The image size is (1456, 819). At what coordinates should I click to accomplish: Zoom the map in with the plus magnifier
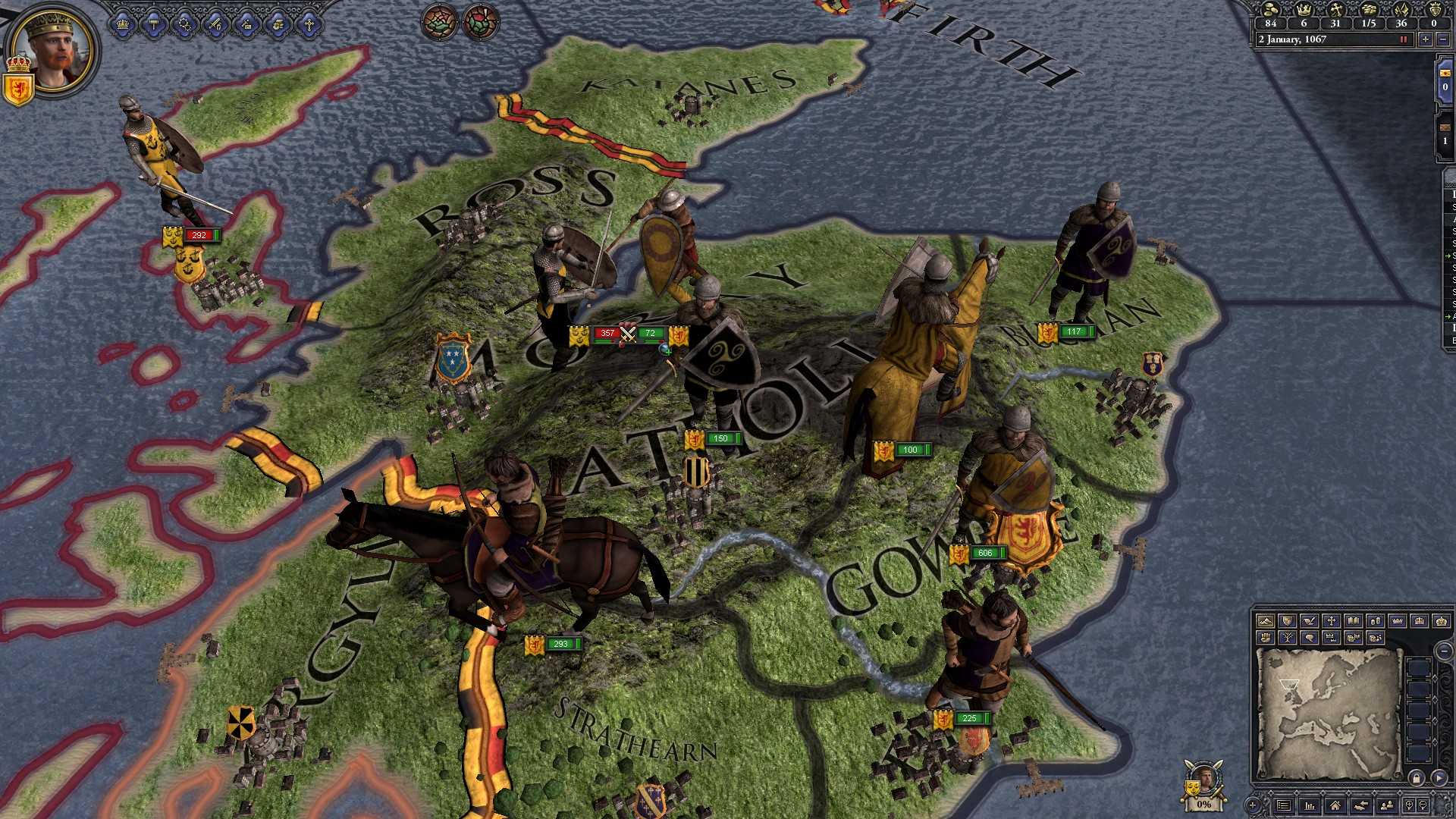(x=1409, y=806)
